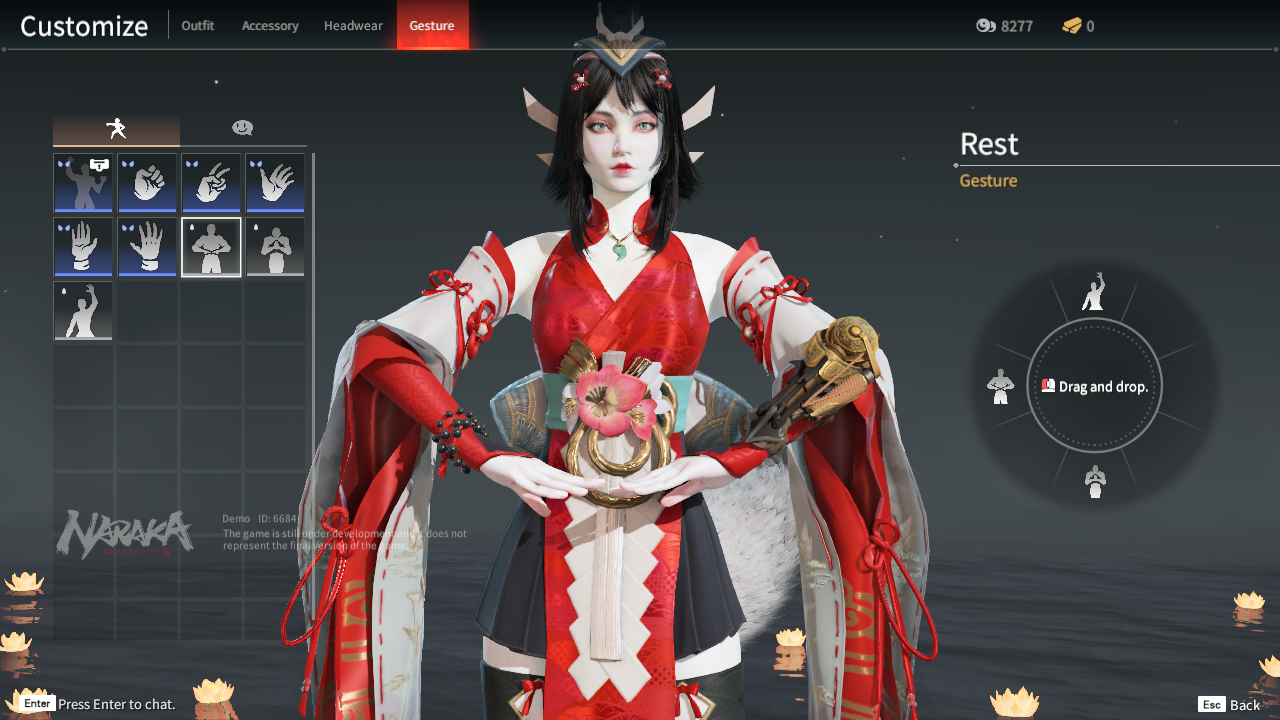This screenshot has height=720, width=1280.
Task: Select the open-palm high five gesture
Action: point(275,182)
